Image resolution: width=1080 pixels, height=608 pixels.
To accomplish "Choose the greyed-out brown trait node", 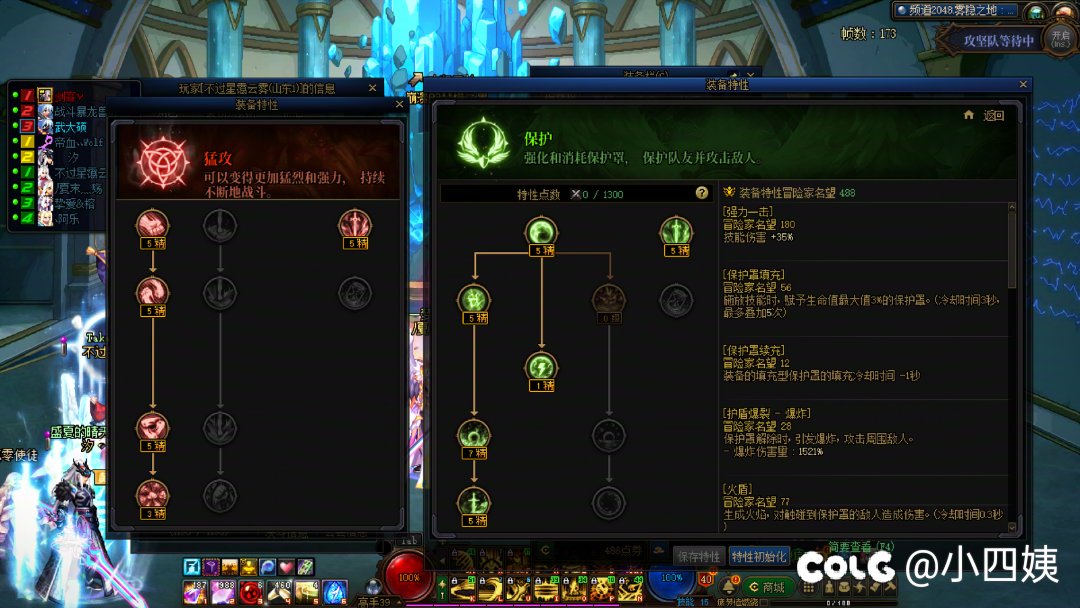I will click(x=609, y=298).
